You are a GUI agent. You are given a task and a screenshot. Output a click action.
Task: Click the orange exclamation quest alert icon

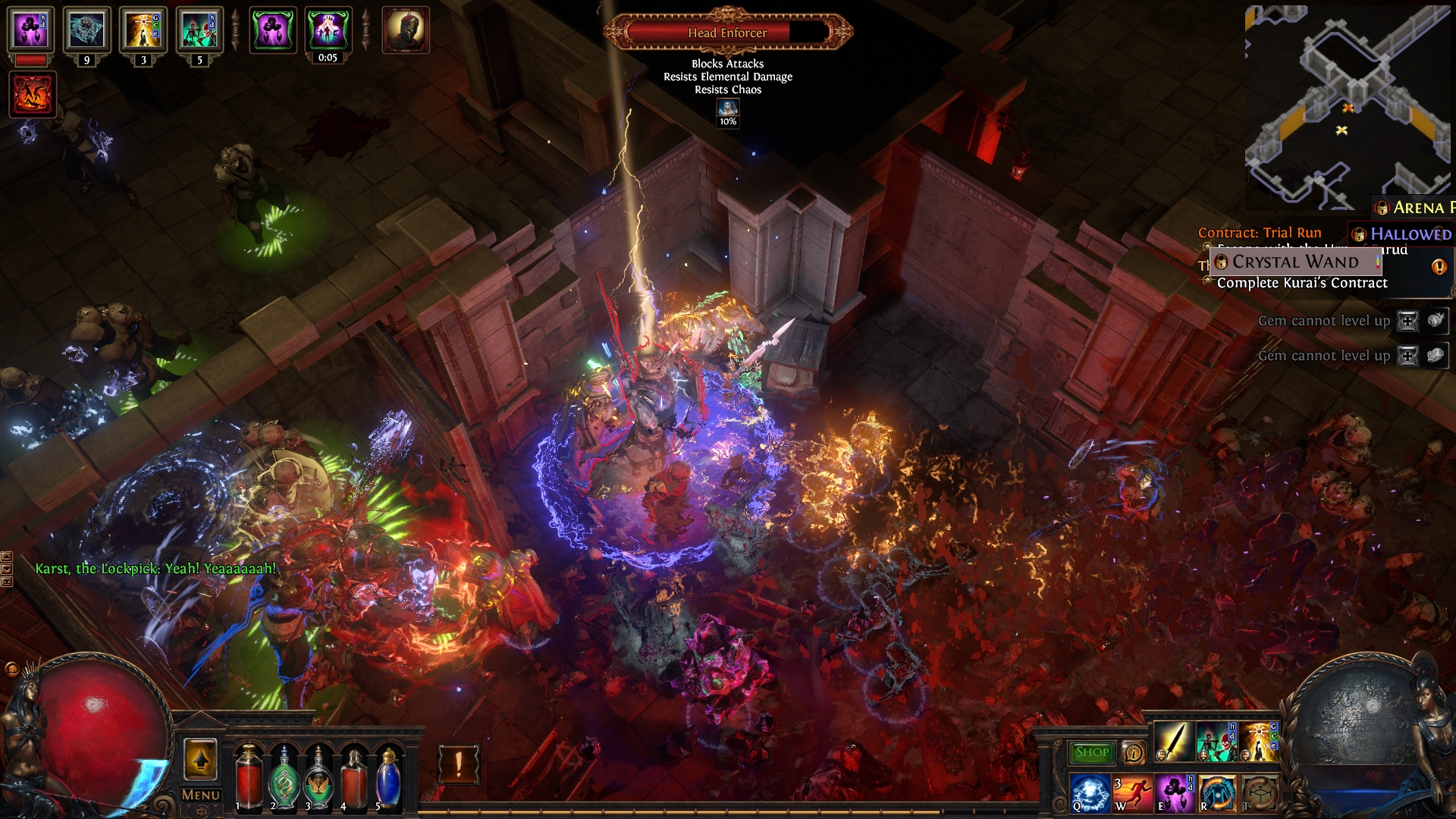1439,267
